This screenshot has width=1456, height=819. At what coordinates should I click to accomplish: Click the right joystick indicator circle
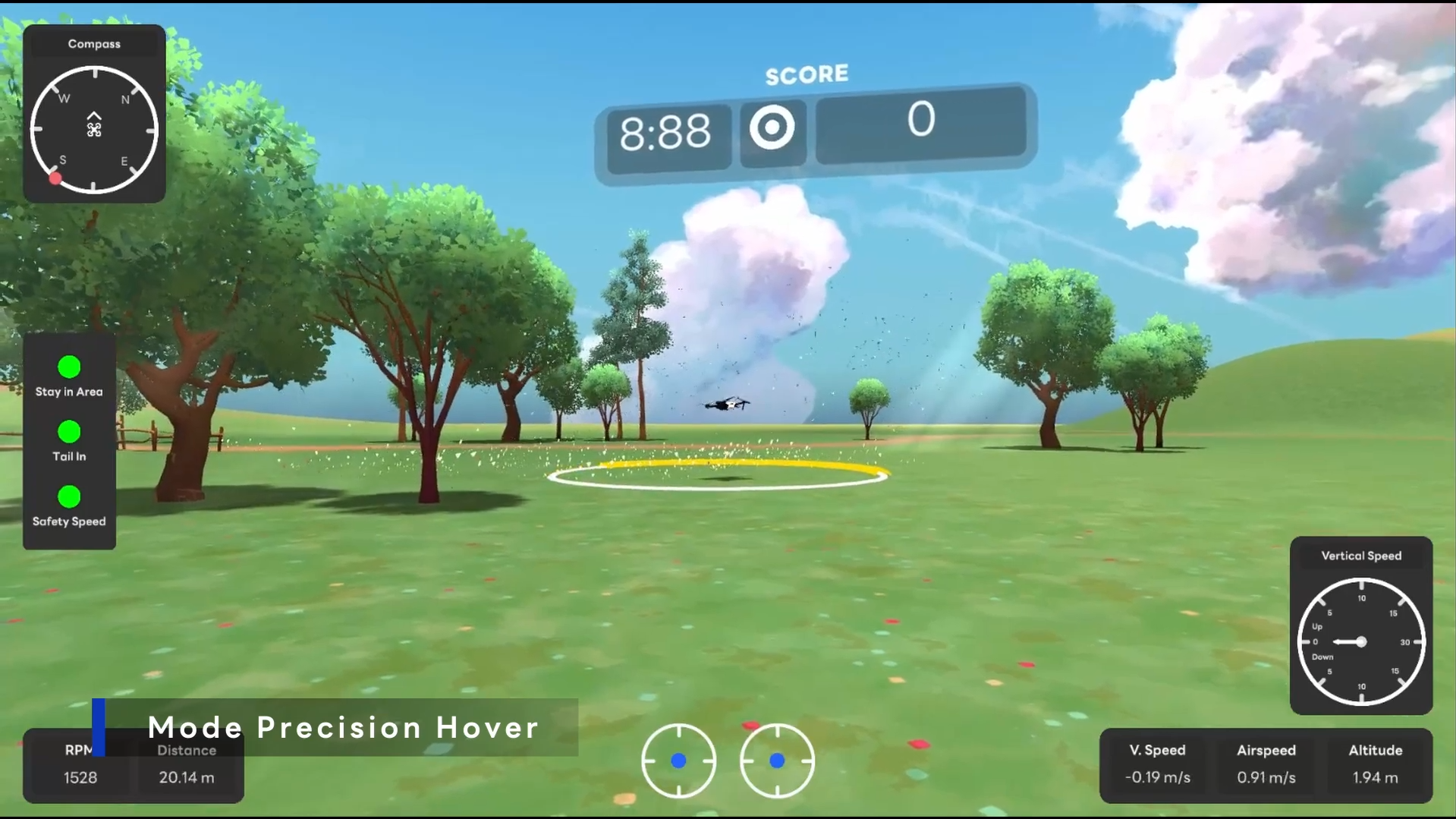click(x=777, y=760)
